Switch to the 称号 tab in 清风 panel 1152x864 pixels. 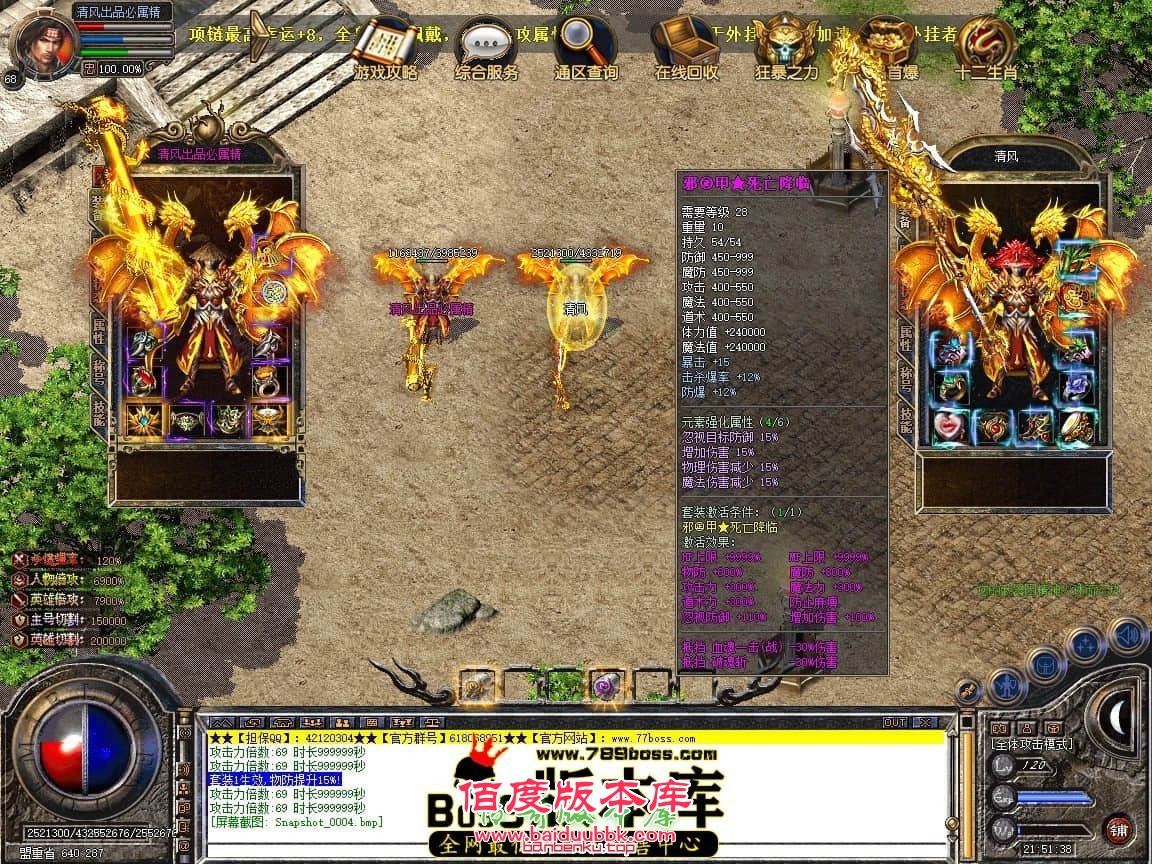(x=906, y=377)
